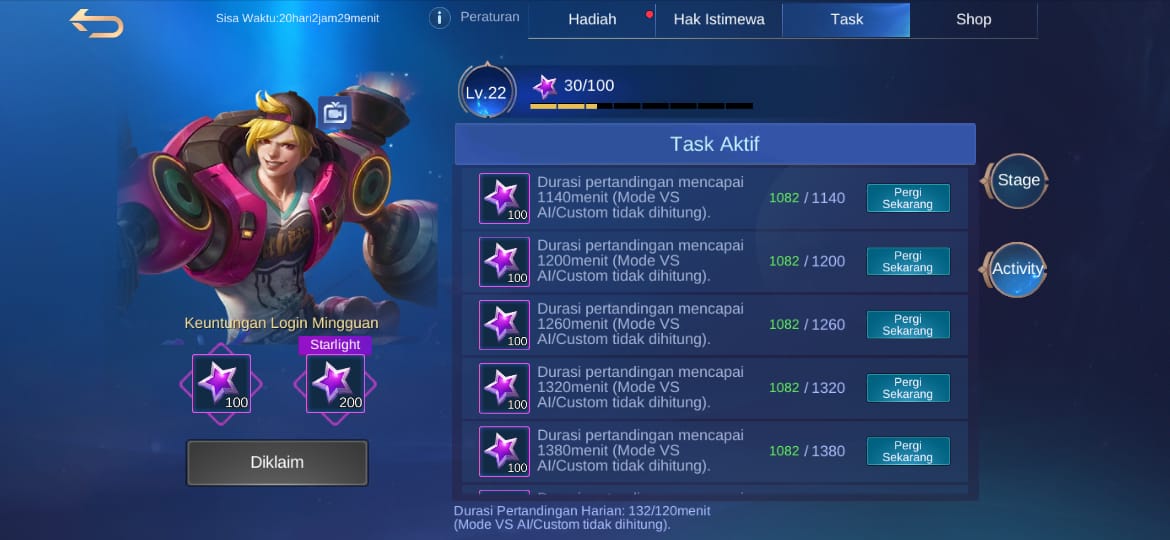
Task: Select the weekly login 100 star reward
Action: pos(221,383)
